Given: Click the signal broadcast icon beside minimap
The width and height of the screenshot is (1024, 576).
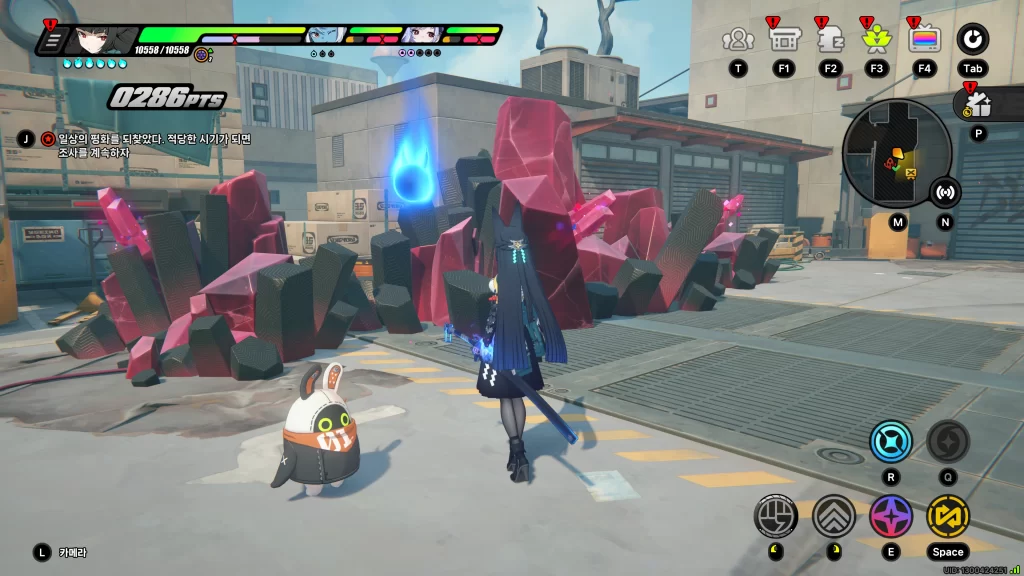Looking at the screenshot, I should point(945,192).
